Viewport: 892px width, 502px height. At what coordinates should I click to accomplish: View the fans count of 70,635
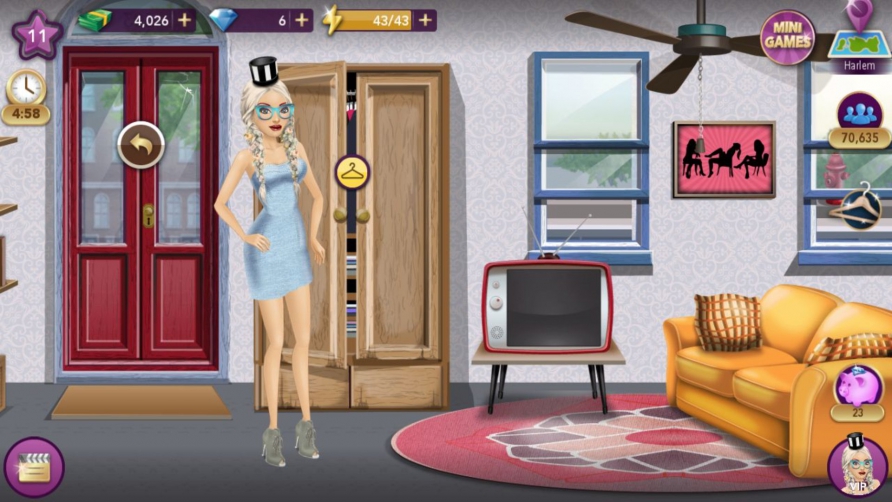pos(859,118)
